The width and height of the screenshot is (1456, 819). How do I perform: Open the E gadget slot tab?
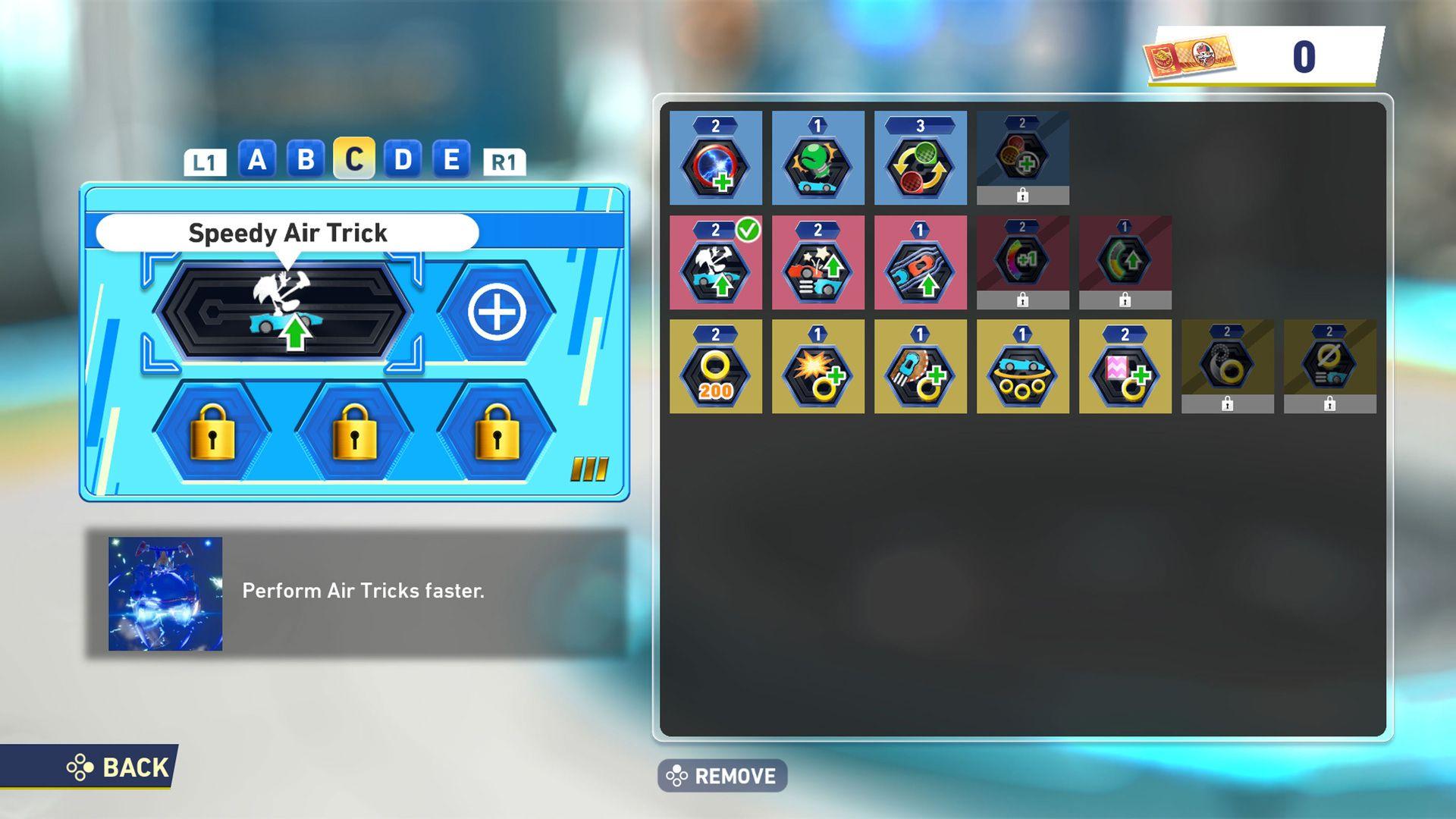click(451, 160)
